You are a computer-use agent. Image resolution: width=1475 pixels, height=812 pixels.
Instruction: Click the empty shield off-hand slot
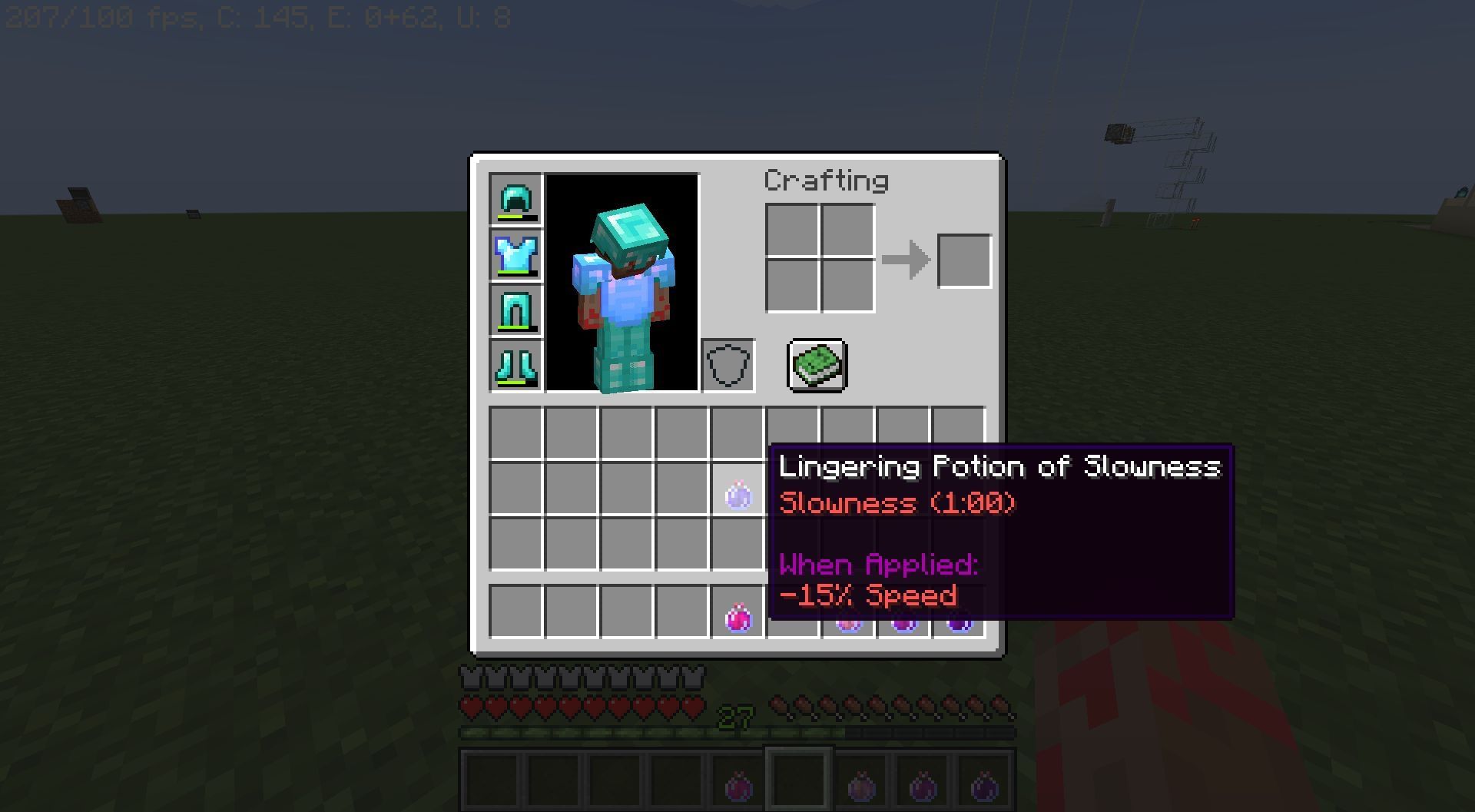coord(727,363)
